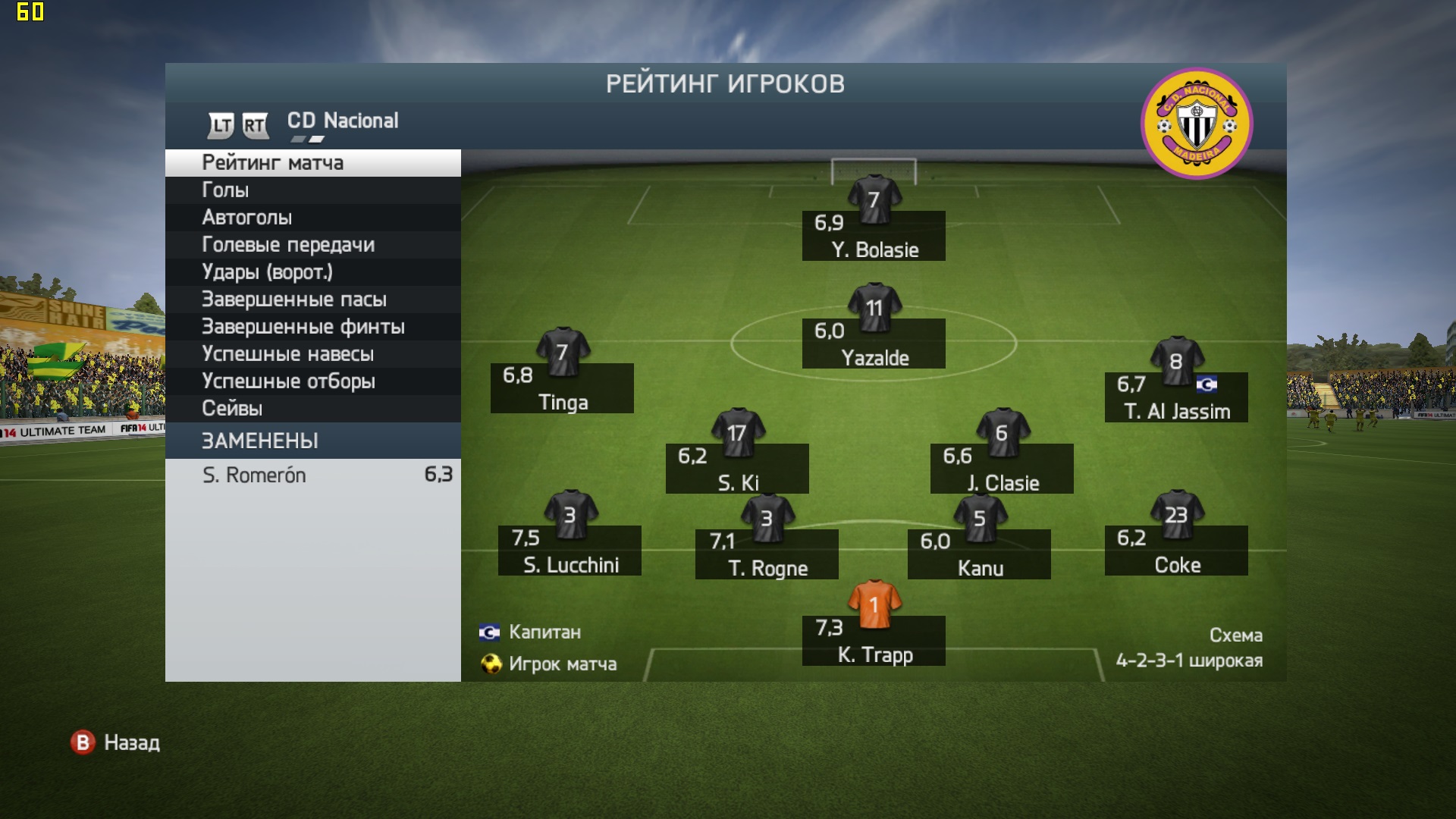Viewport: 1456px width, 819px height.
Task: Select Удары (ворот.) entry
Action: pos(312,272)
